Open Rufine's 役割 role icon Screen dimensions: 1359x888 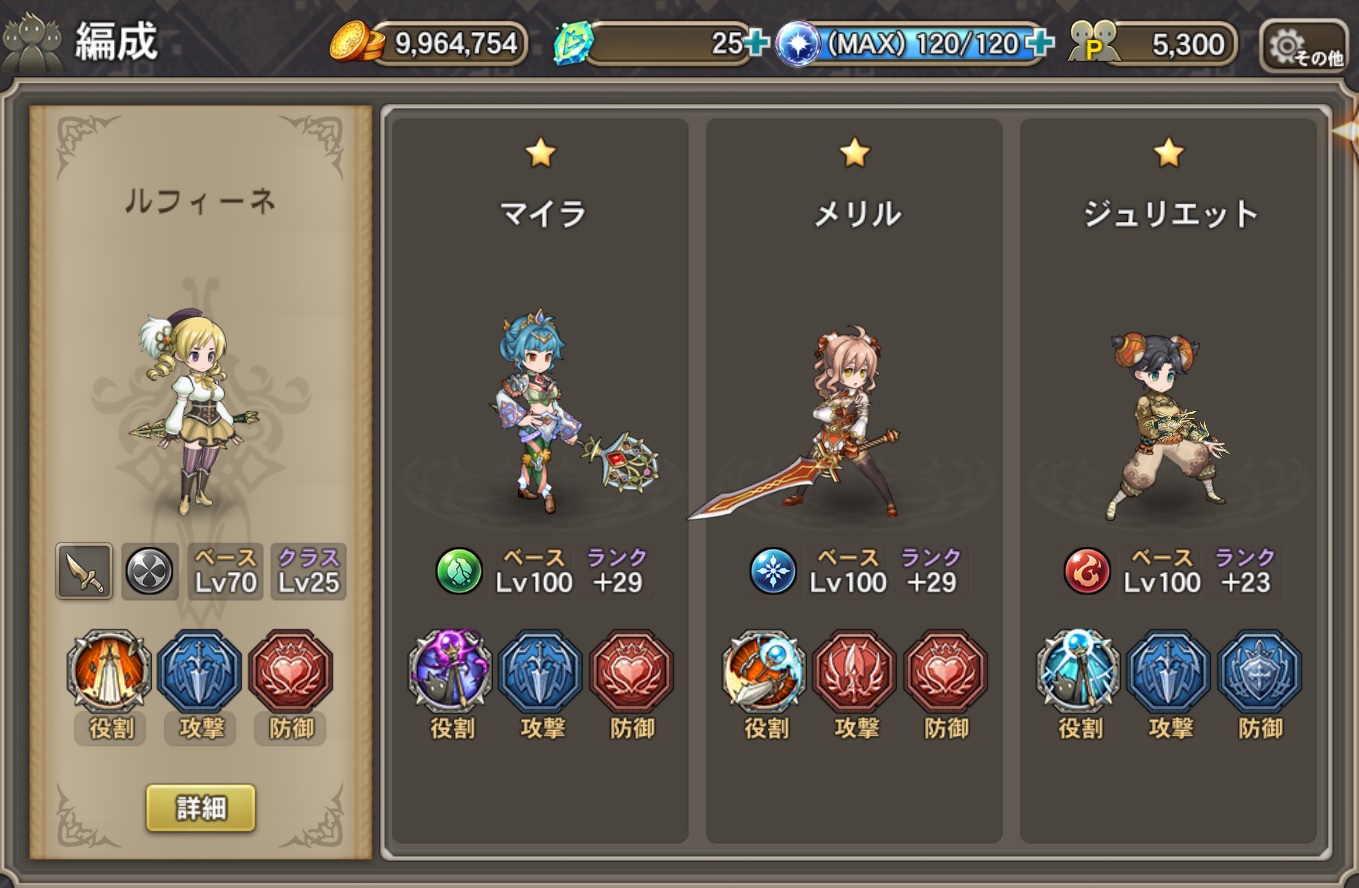point(109,671)
